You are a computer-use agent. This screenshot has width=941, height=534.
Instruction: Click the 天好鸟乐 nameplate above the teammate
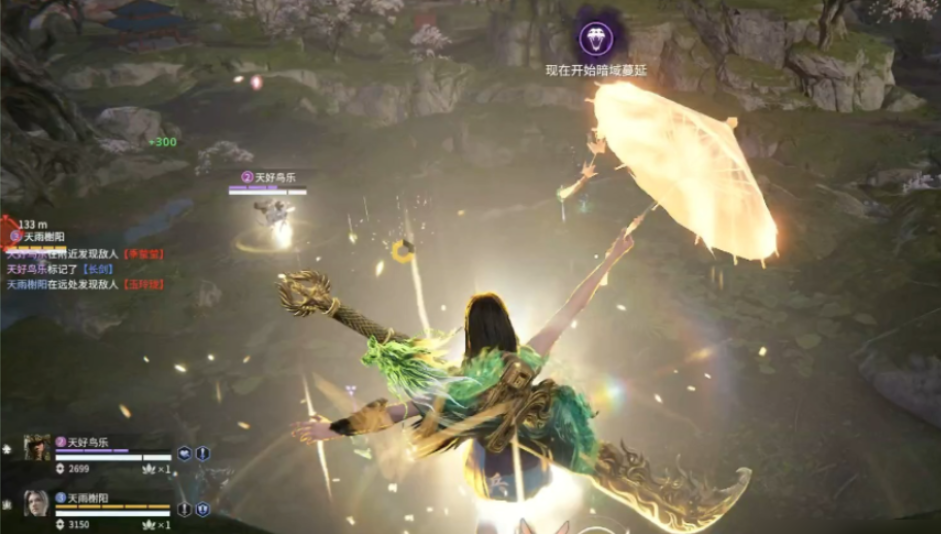(x=268, y=177)
